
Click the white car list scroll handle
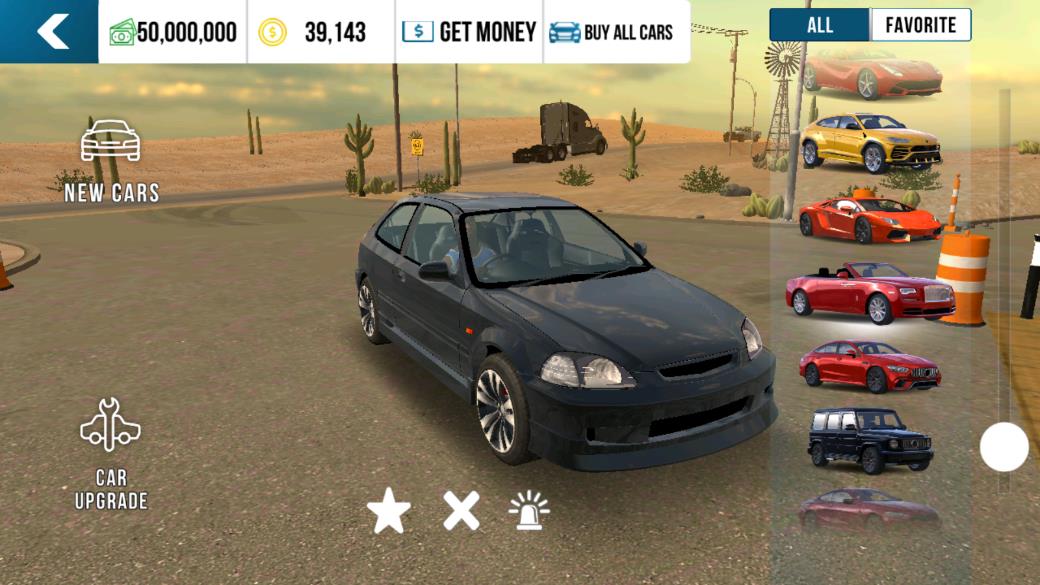pos(1004,447)
